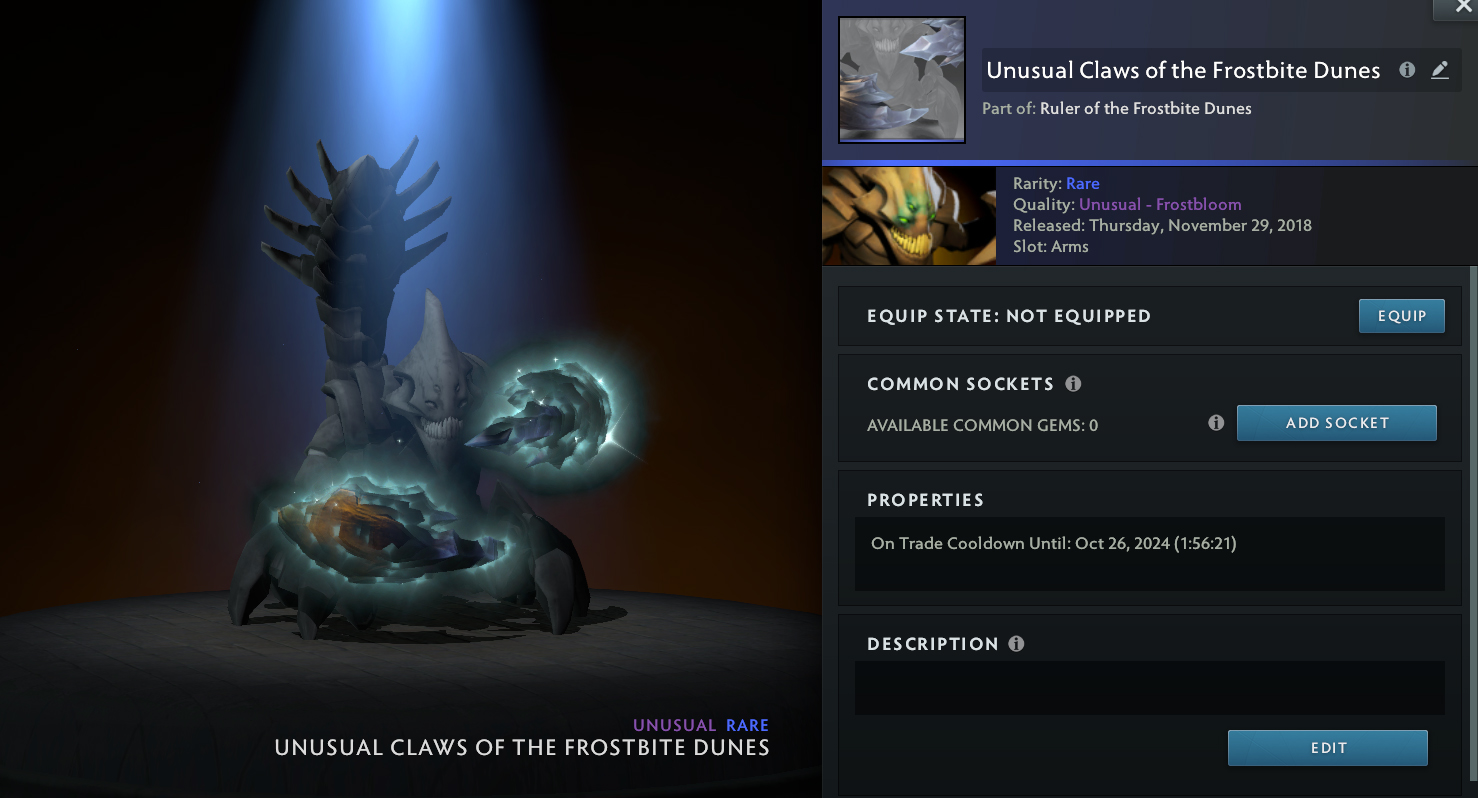Open the Ruler of the Frostbite Dunes set
The image size is (1478, 798).
coord(1145,108)
